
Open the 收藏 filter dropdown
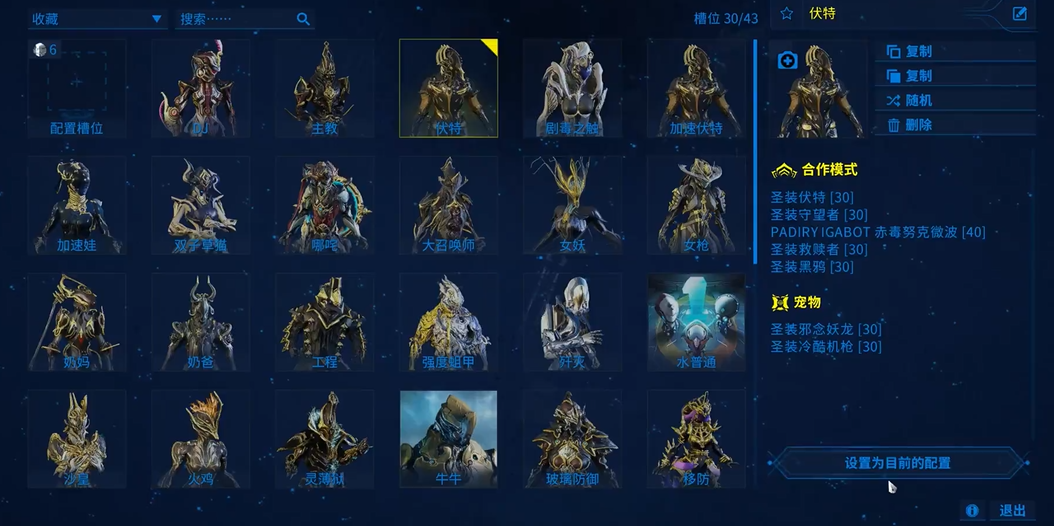(x=98, y=19)
